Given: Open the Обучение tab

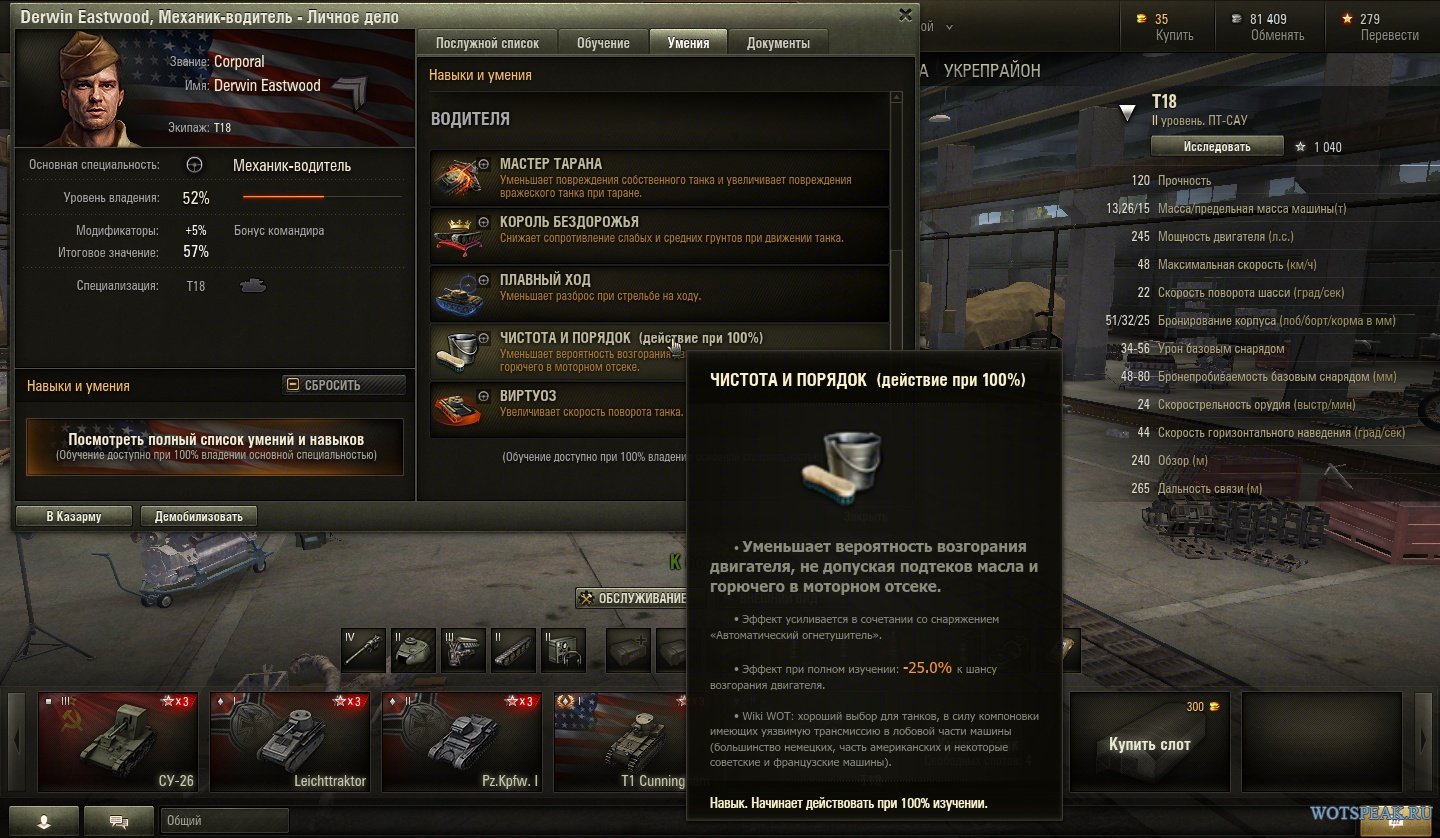Looking at the screenshot, I should 603,43.
